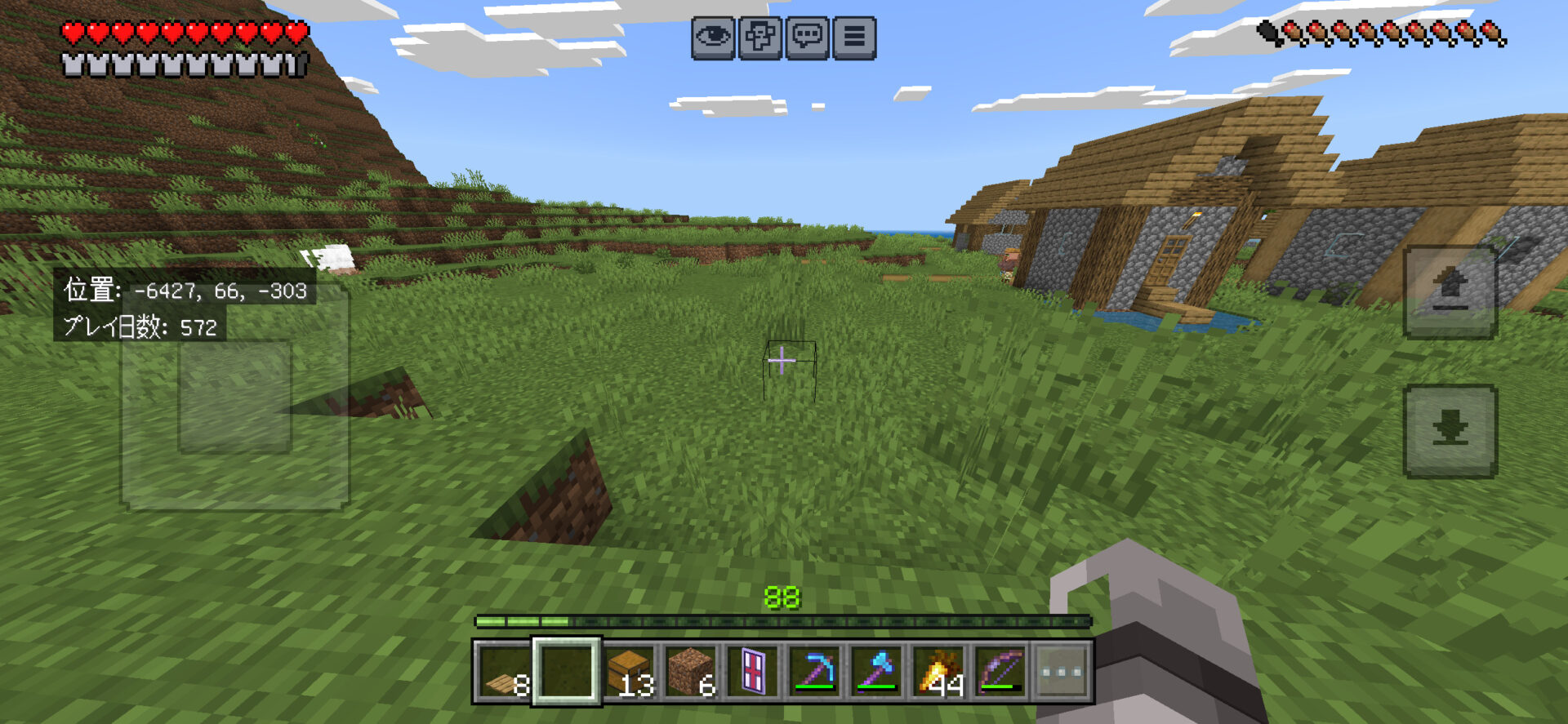Select the flame item stack of 44

939,673
